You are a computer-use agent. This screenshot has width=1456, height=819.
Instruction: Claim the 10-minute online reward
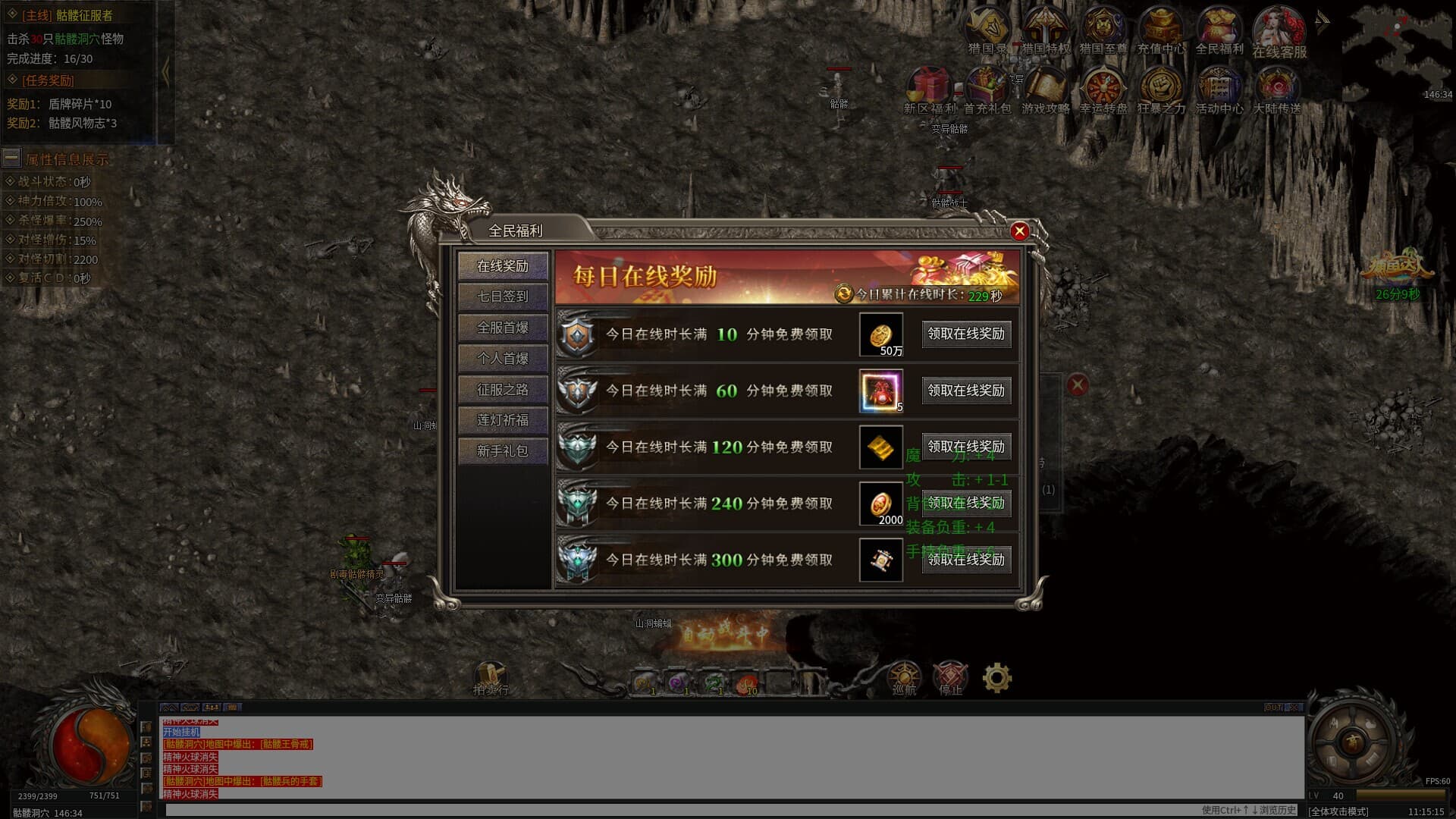click(x=965, y=334)
